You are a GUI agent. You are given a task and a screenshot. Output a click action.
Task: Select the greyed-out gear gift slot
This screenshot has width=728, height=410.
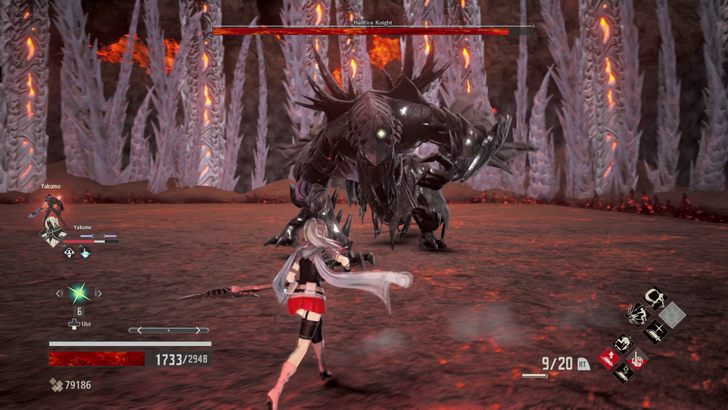(x=672, y=315)
